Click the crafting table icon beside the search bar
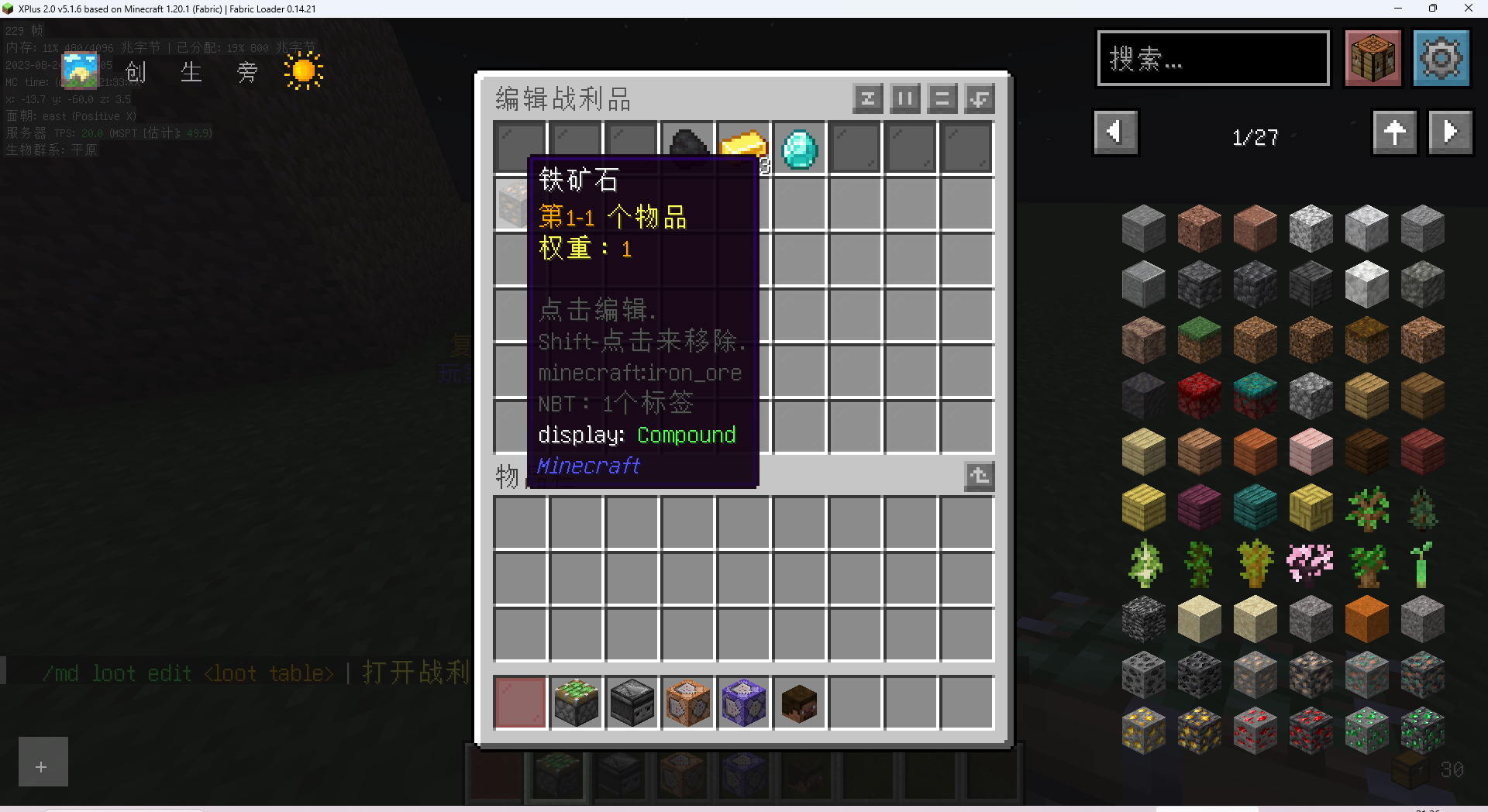The width and height of the screenshot is (1488, 812). click(x=1373, y=58)
